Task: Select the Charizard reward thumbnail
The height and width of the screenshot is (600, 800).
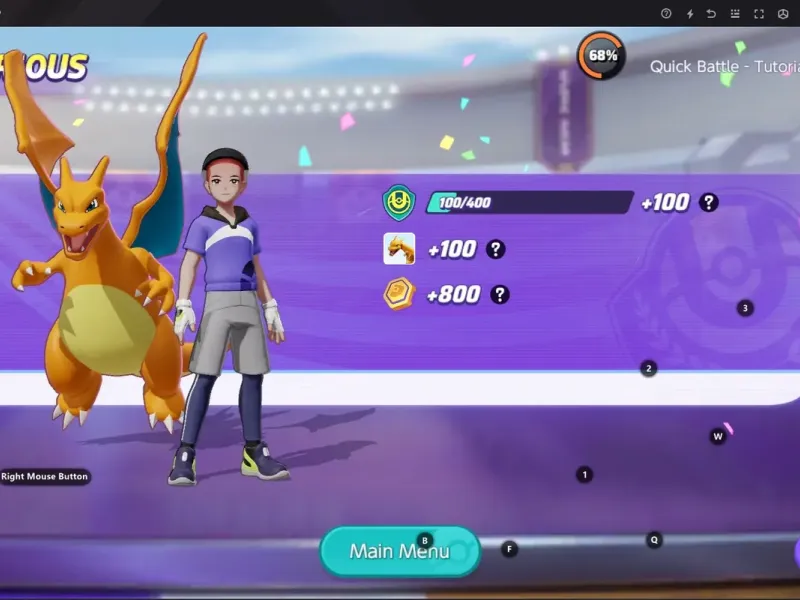Action: click(399, 248)
